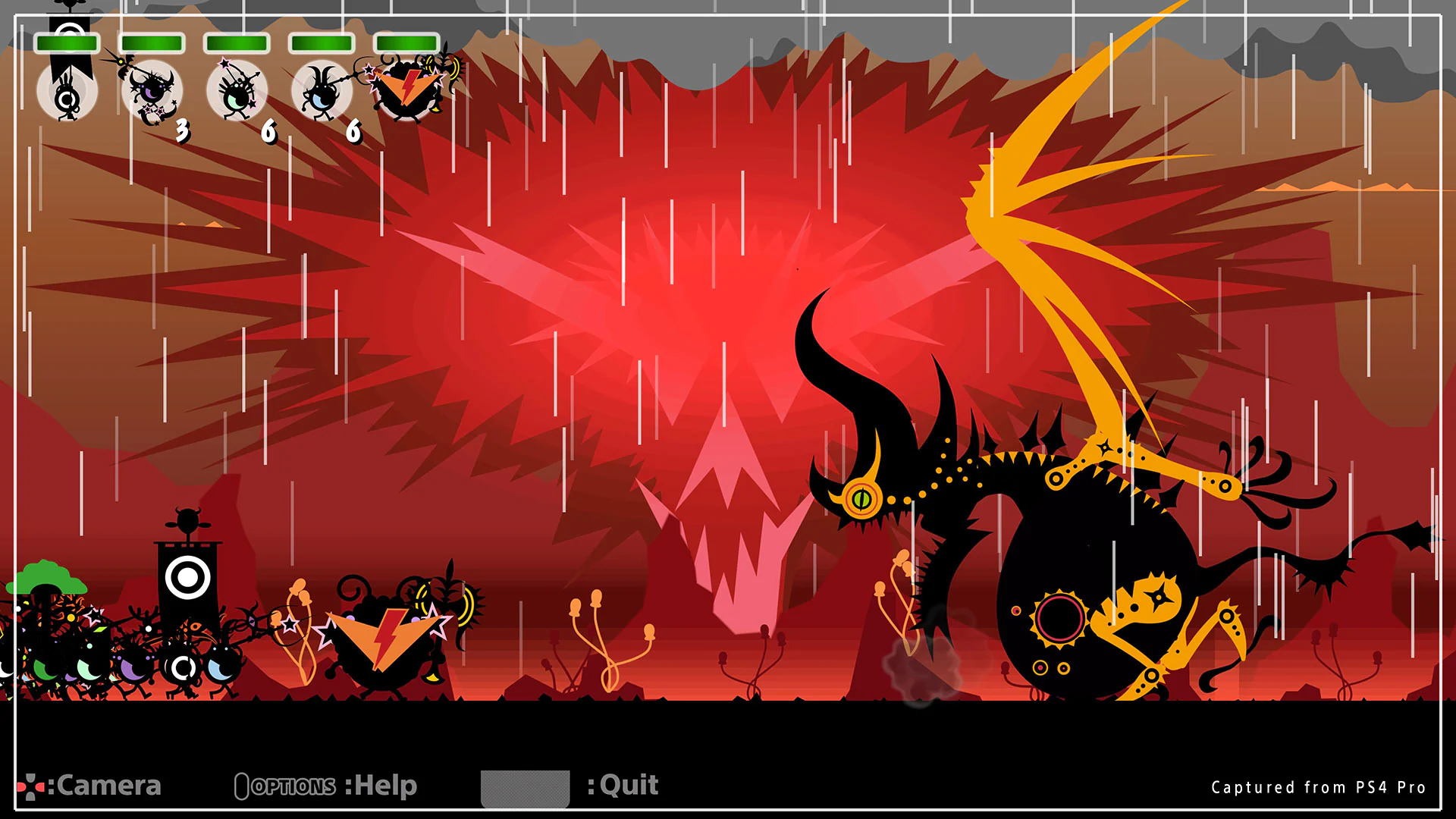Select the flag-bearer Hatapon portrait
Image resolution: width=1456 pixels, height=819 pixels.
[67, 91]
